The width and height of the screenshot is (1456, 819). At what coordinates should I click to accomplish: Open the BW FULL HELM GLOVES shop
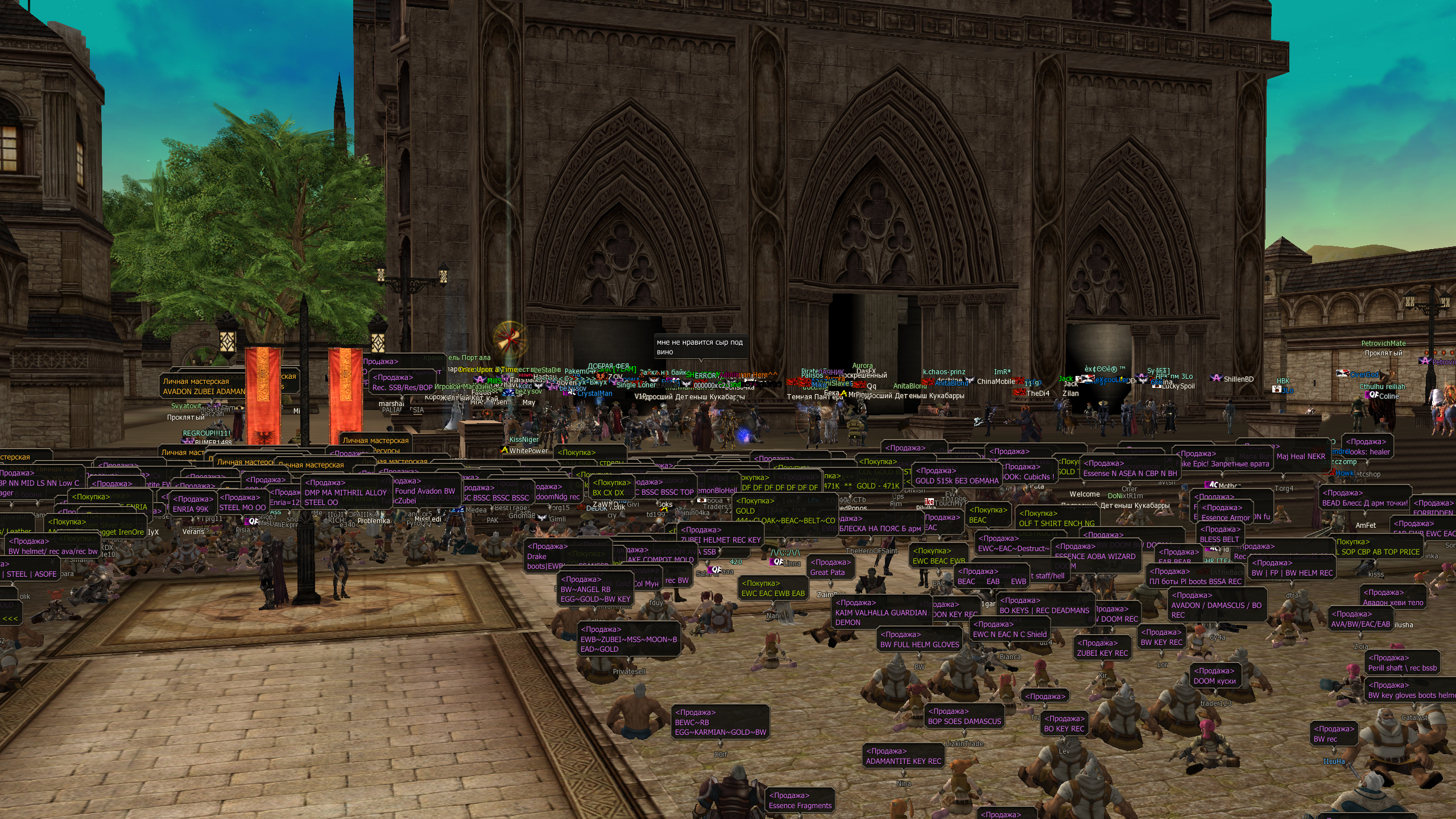(919, 640)
